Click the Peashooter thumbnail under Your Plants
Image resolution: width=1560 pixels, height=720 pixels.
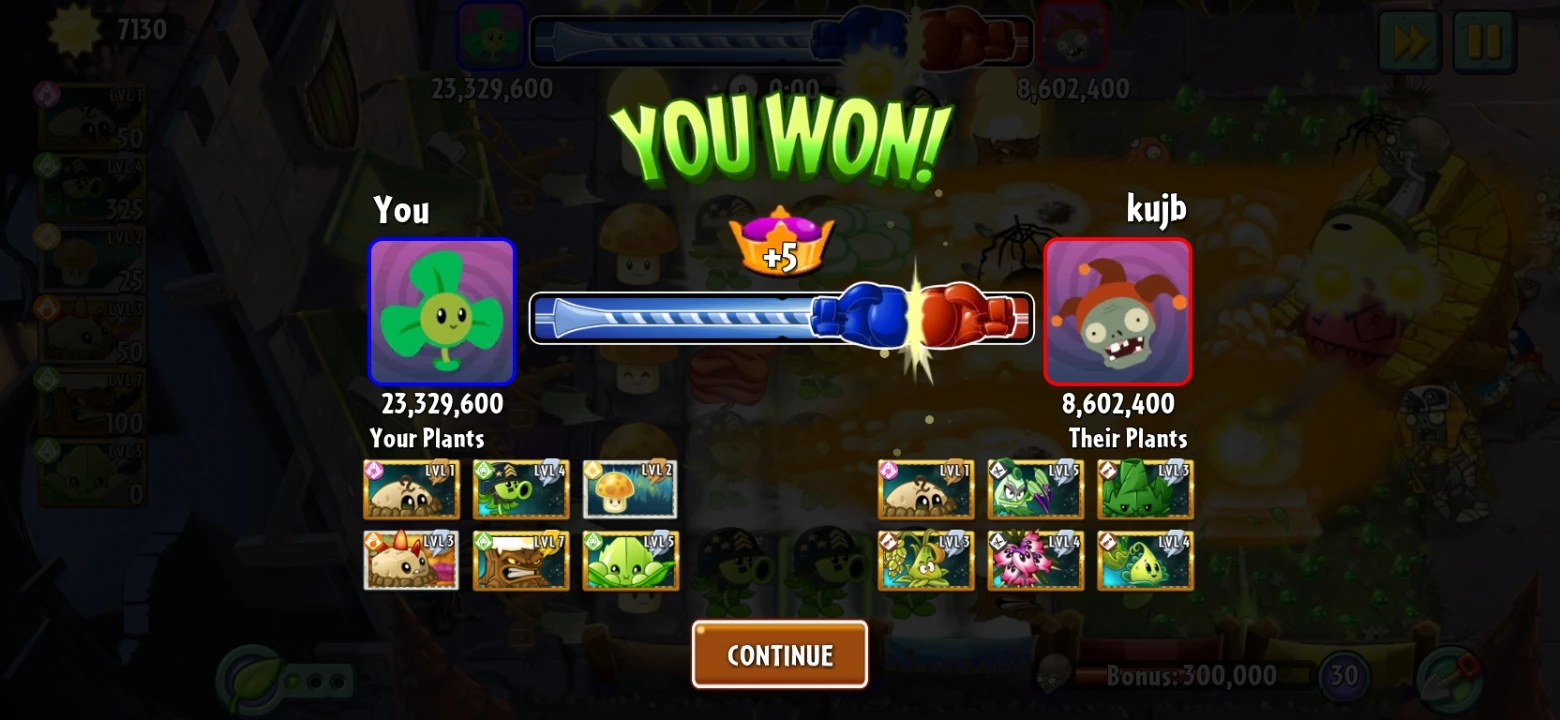521,490
